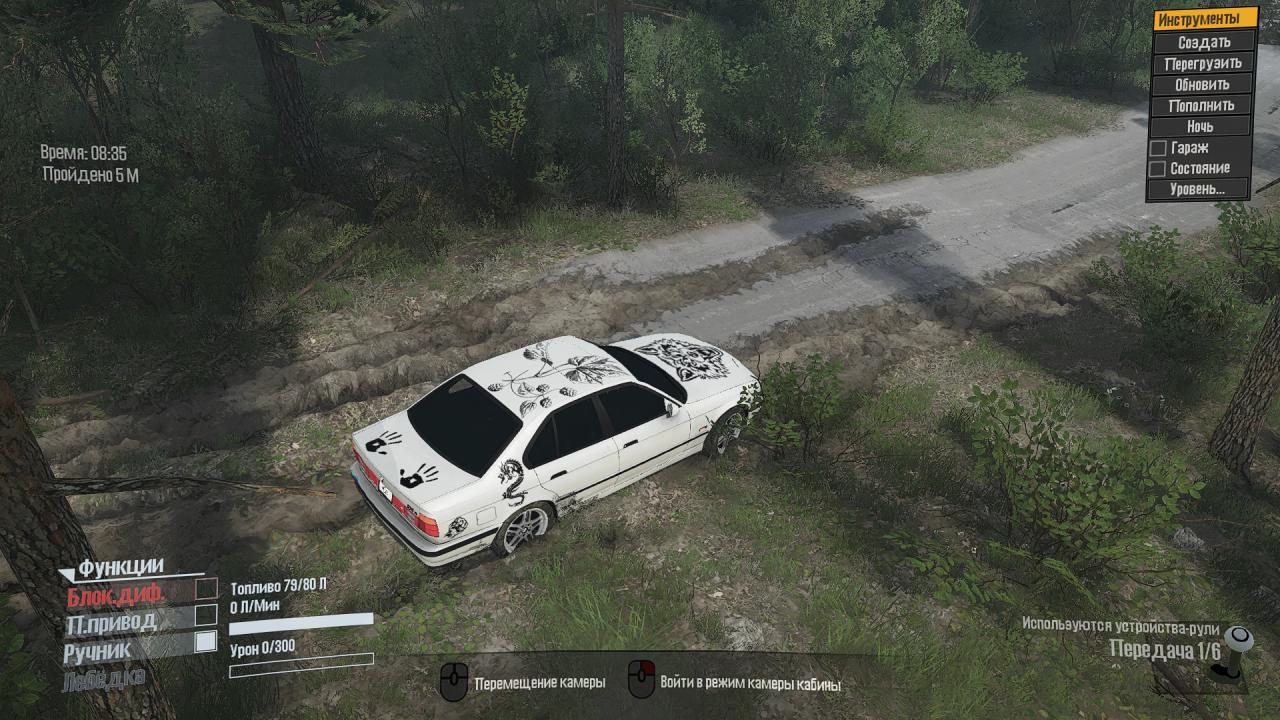Click Пополнить to refill
The height and width of the screenshot is (720, 1280).
click(x=1203, y=105)
